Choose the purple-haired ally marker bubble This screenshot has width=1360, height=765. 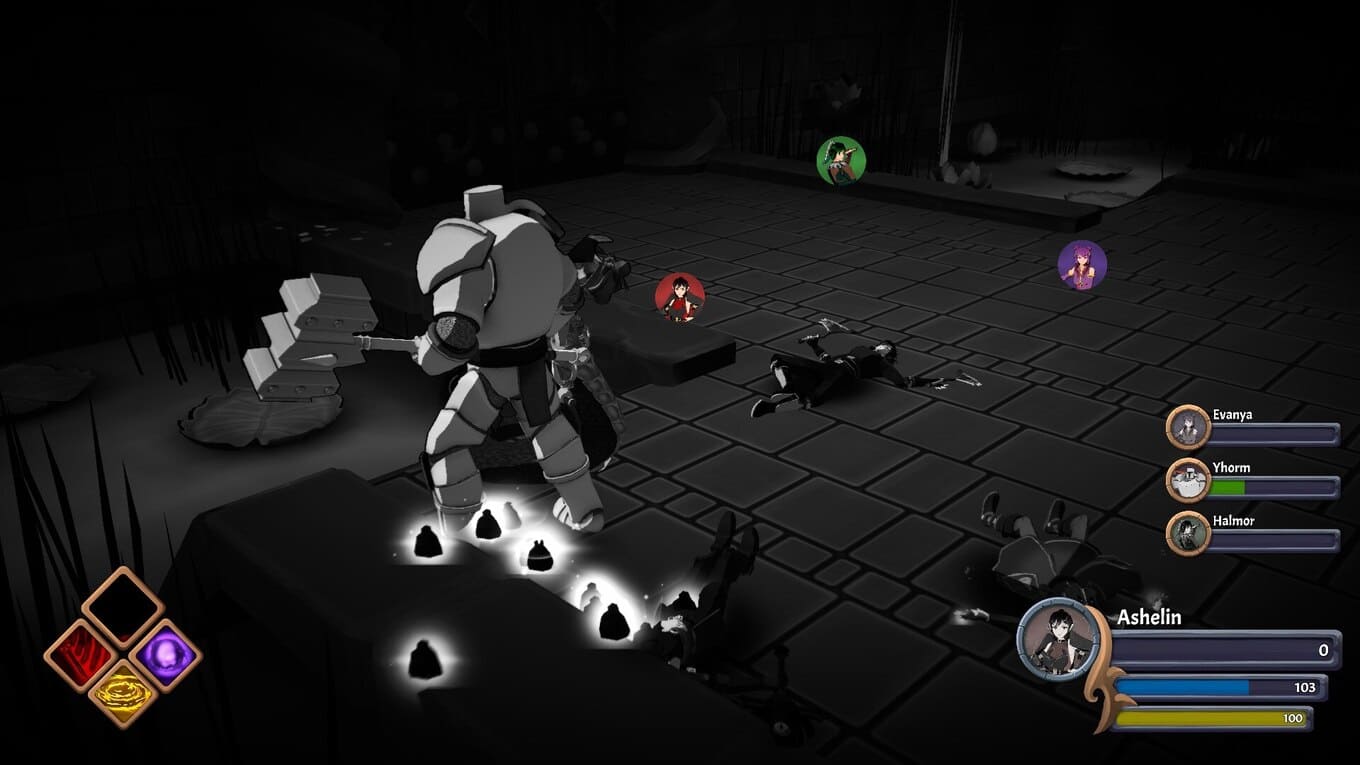[x=1082, y=265]
